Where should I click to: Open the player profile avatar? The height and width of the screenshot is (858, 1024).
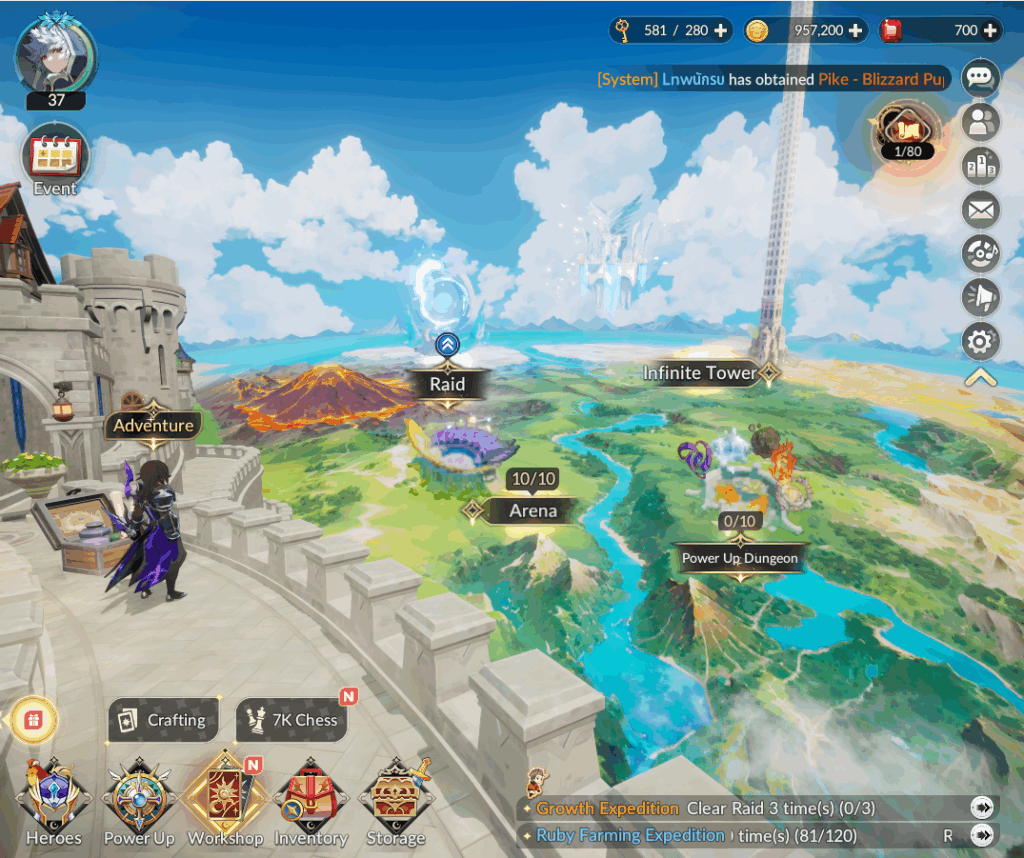[x=56, y=54]
